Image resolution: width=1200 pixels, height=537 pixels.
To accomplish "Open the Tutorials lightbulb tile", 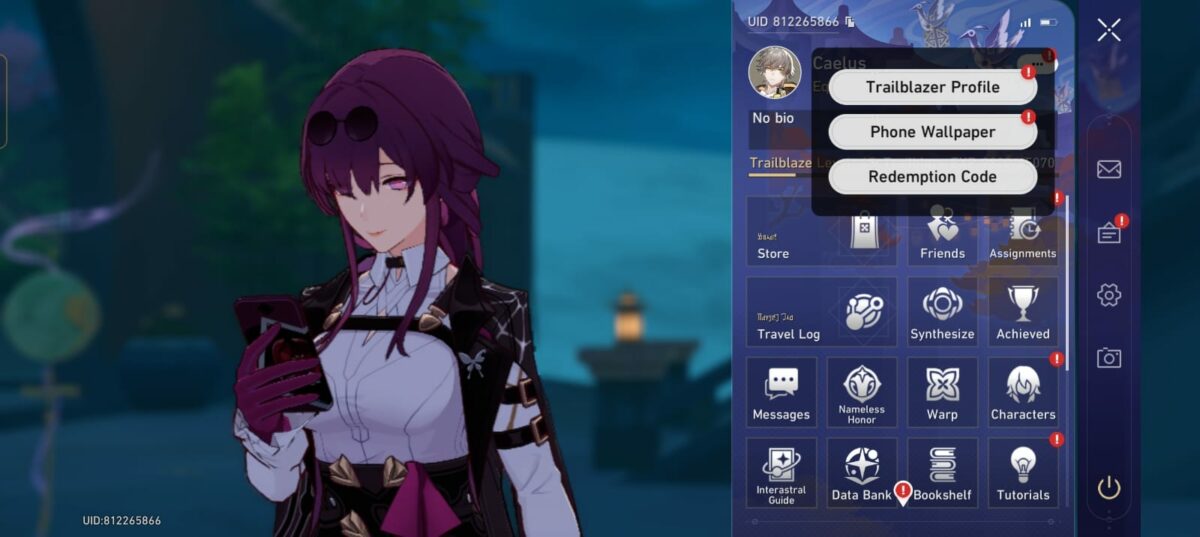I will (1023, 473).
